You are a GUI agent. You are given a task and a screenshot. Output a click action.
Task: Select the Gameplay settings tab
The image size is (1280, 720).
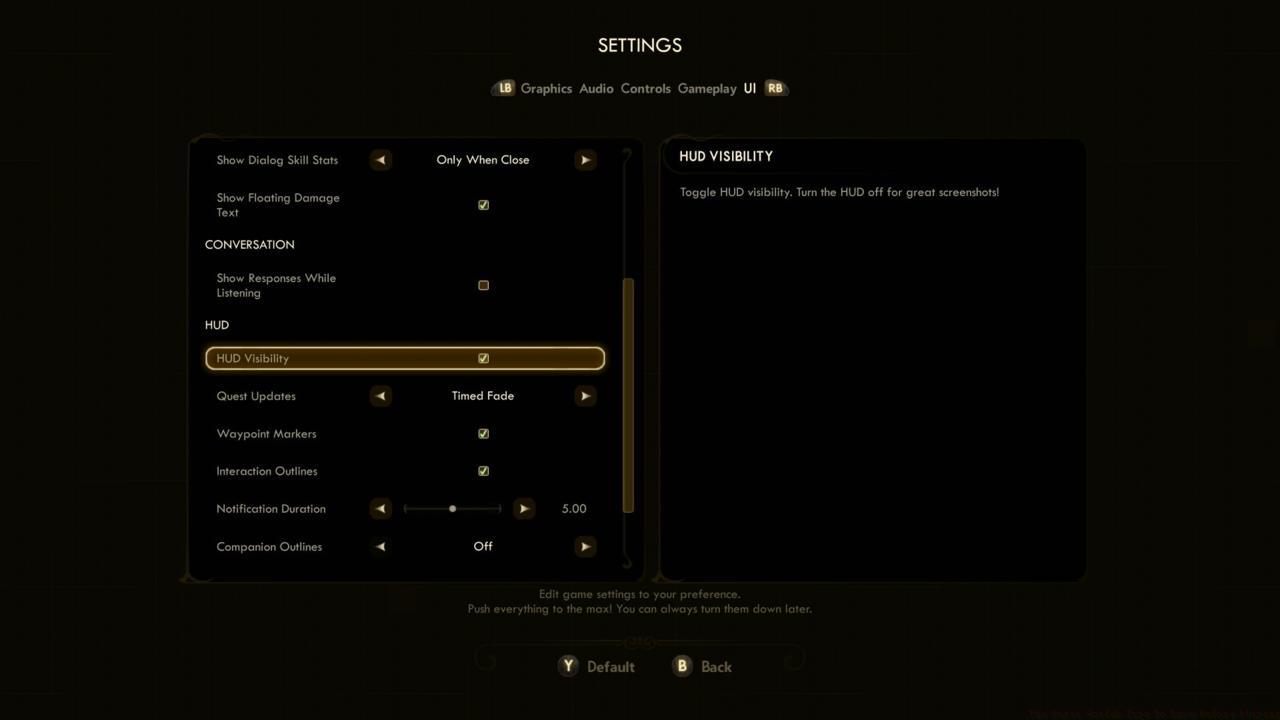click(706, 88)
